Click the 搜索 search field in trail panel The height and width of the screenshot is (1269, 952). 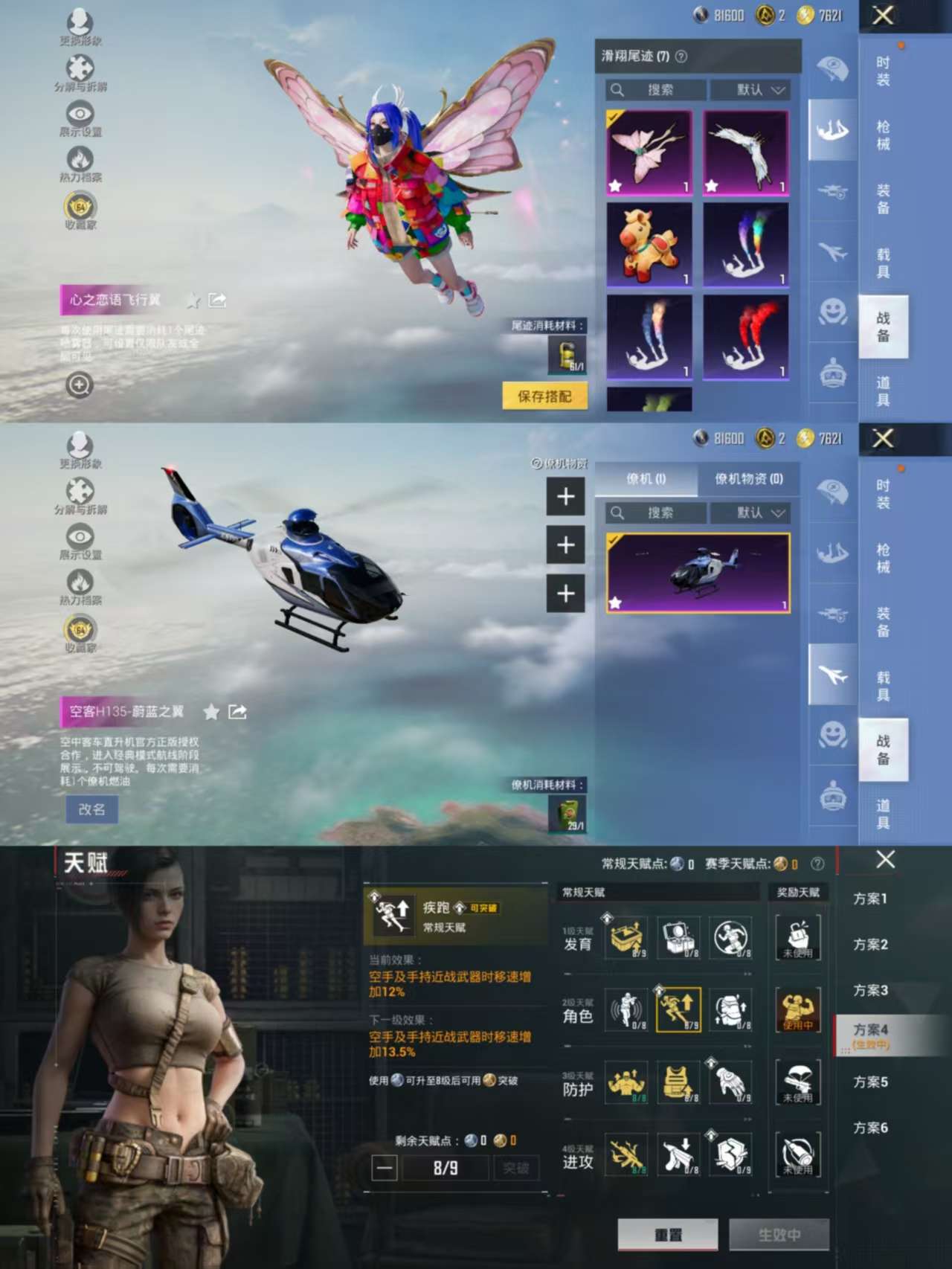point(654,89)
